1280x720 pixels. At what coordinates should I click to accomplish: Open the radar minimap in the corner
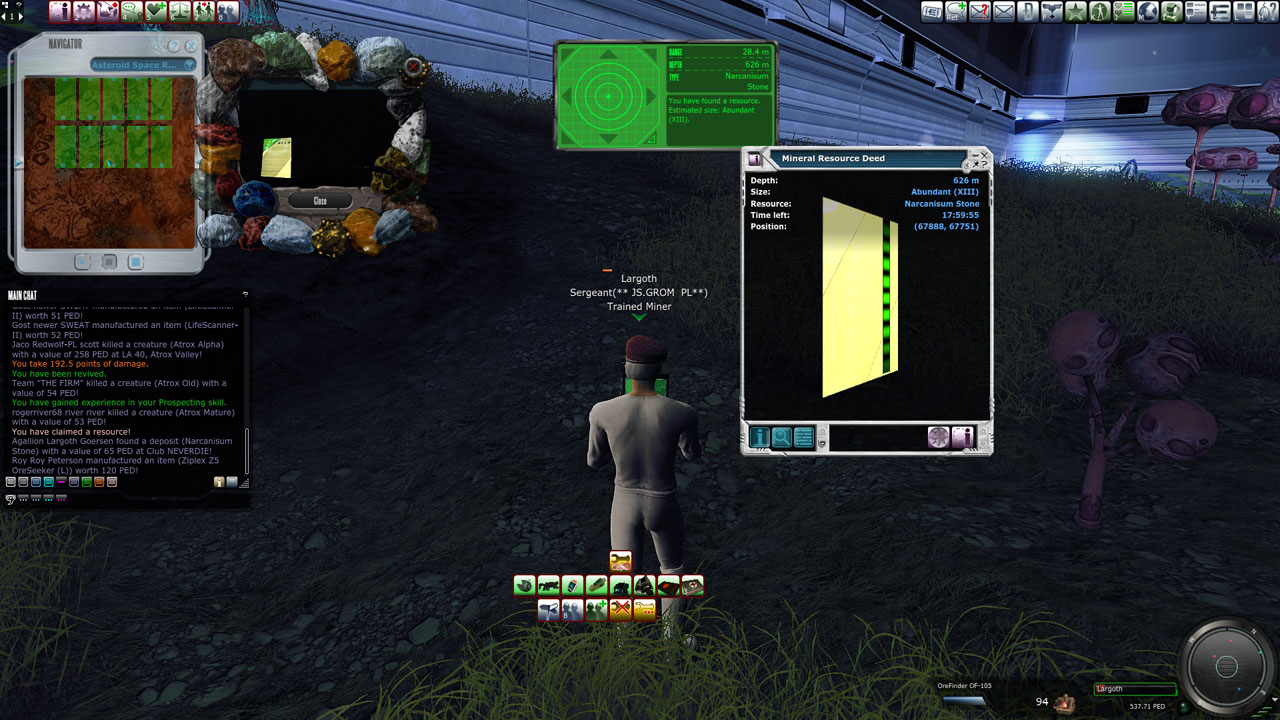tap(1226, 666)
